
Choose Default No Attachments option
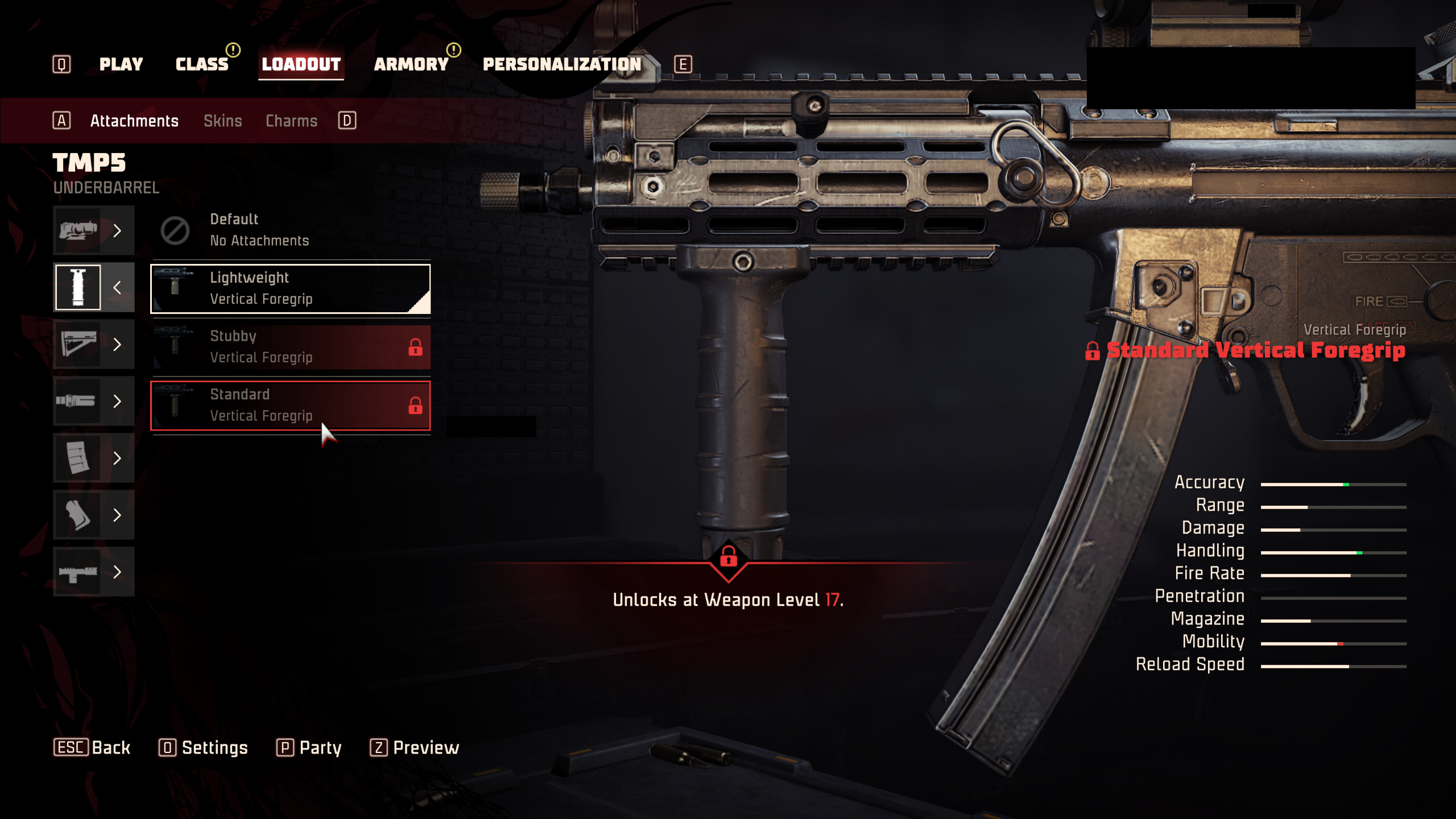[290, 230]
